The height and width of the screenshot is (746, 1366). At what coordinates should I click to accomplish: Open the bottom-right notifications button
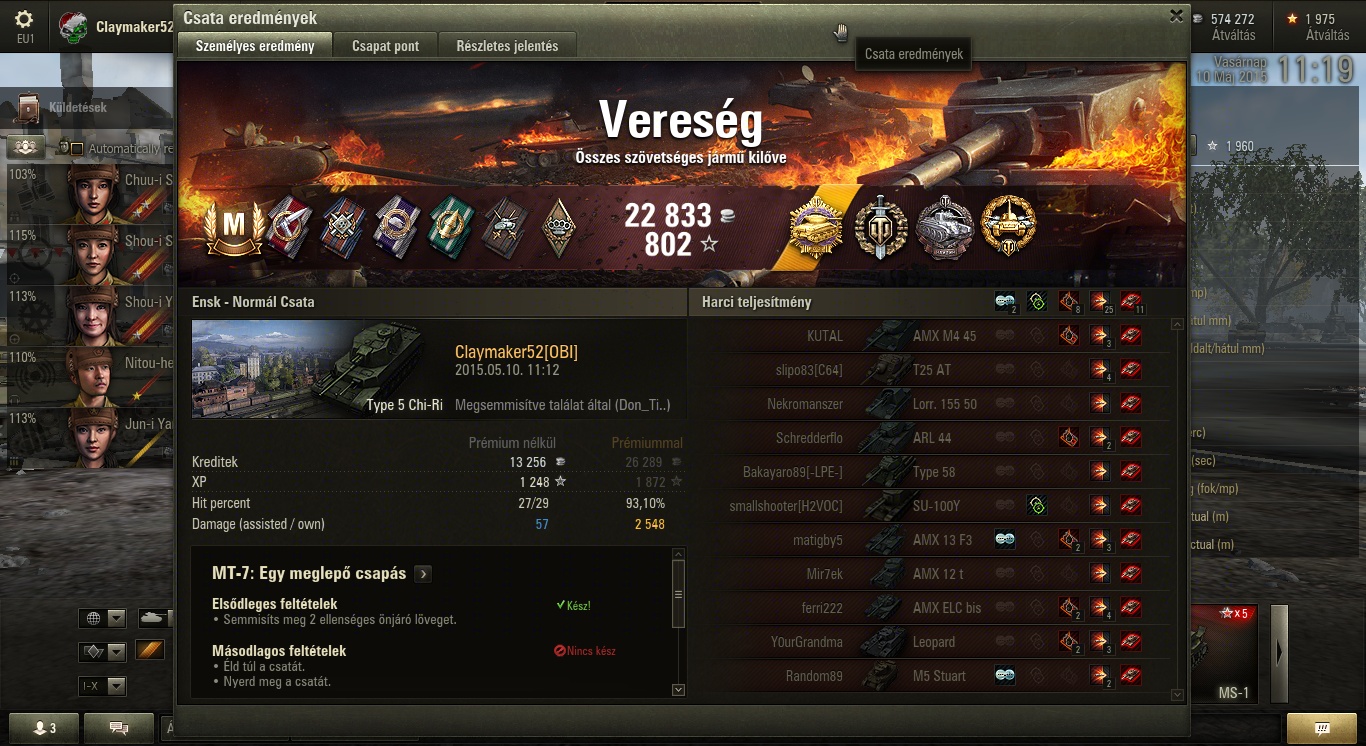[1321, 728]
